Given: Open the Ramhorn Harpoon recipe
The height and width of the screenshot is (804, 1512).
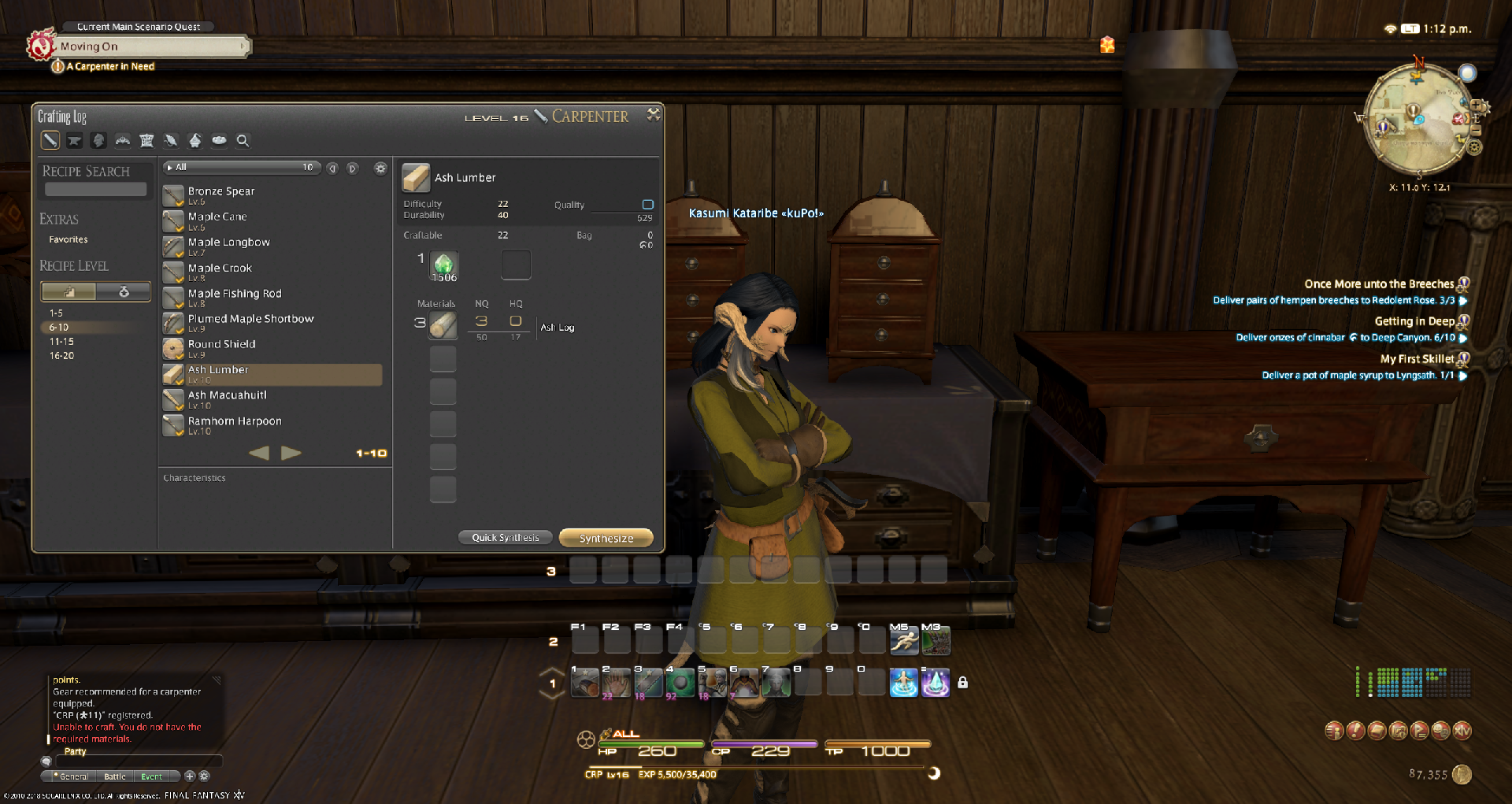Looking at the screenshot, I should [235, 421].
